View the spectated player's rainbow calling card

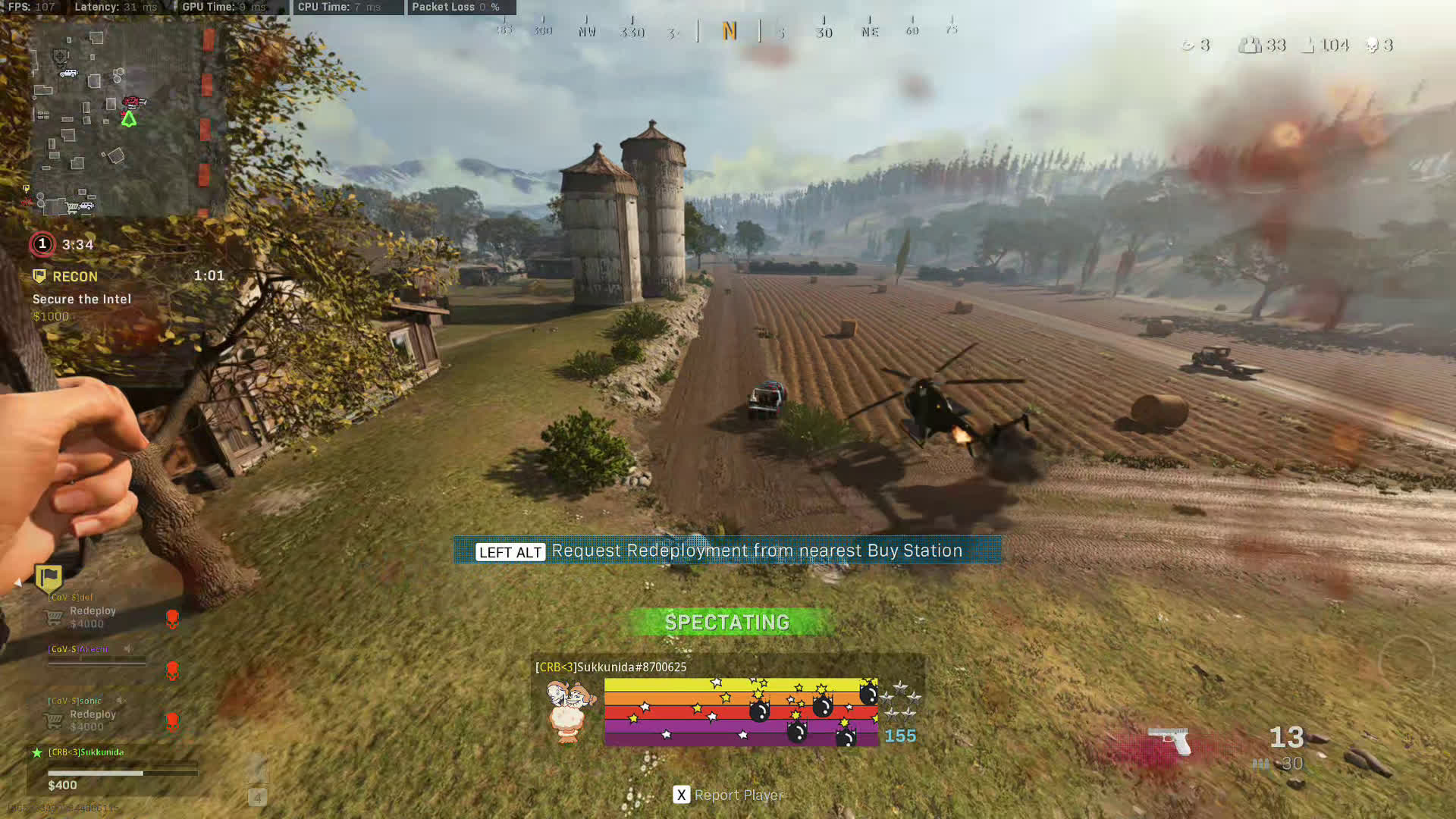[741, 712]
